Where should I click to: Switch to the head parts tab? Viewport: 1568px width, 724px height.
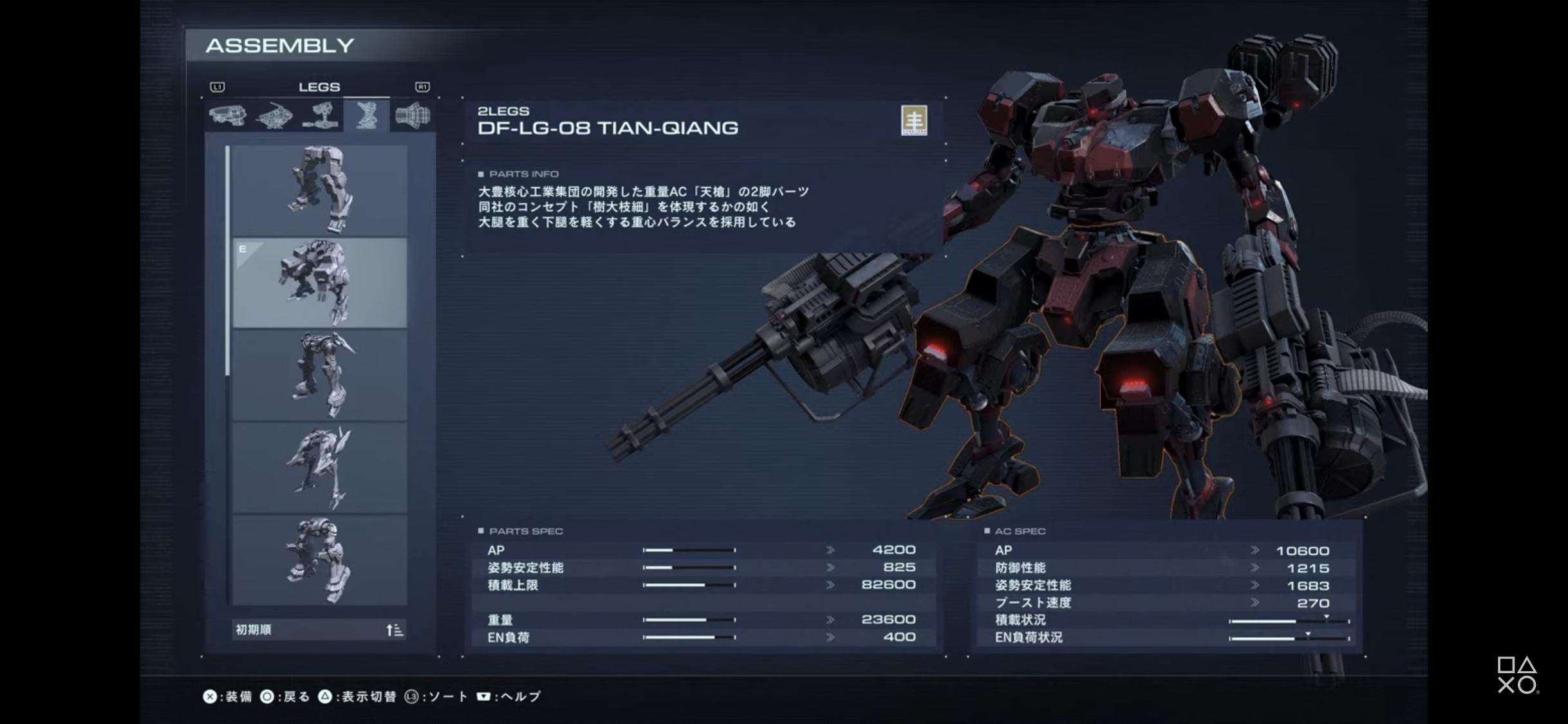[227, 116]
